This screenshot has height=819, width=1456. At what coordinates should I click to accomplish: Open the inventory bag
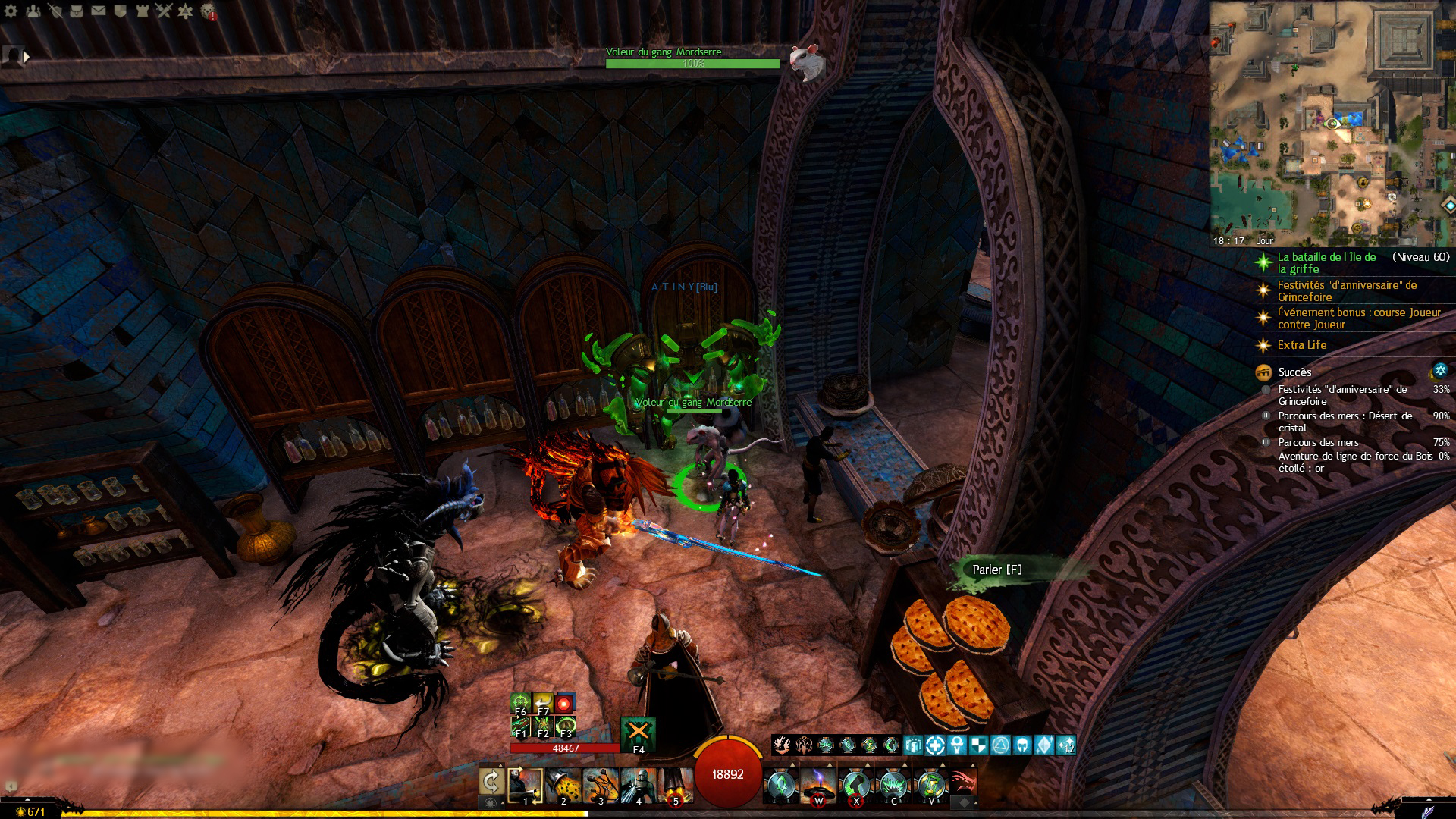(x=77, y=11)
